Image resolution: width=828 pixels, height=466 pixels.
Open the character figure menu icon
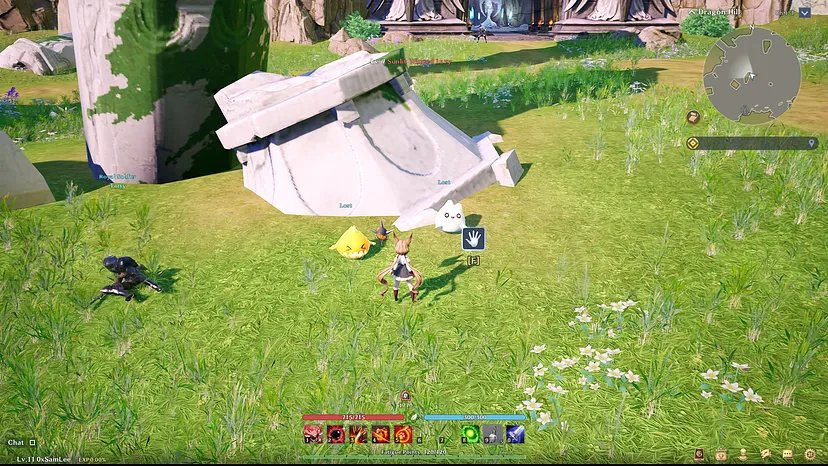click(742, 455)
